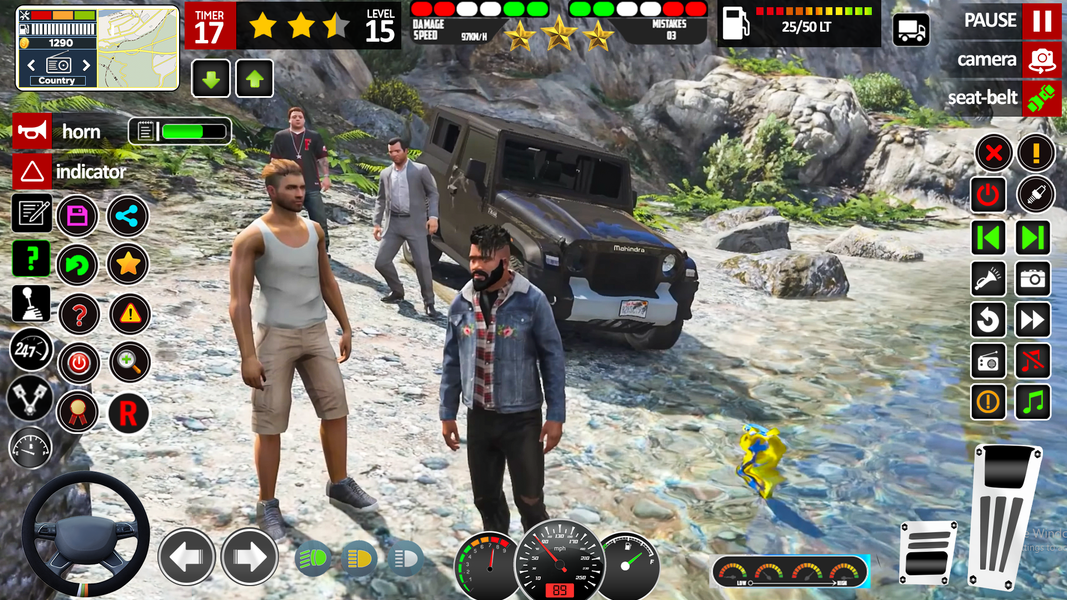Apply the brake pedal
Screen dimensions: 1067x600
(x=927, y=552)
